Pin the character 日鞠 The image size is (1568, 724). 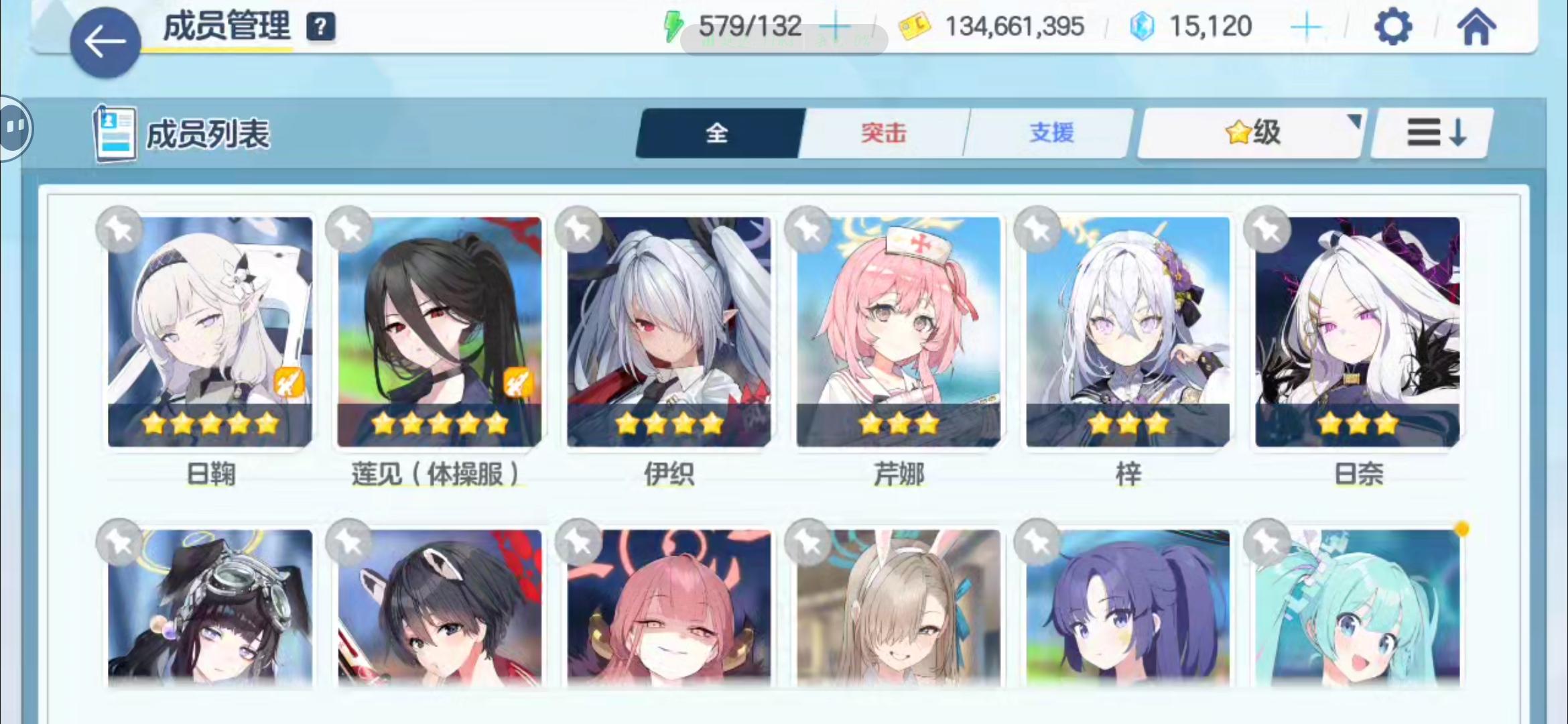tap(119, 229)
